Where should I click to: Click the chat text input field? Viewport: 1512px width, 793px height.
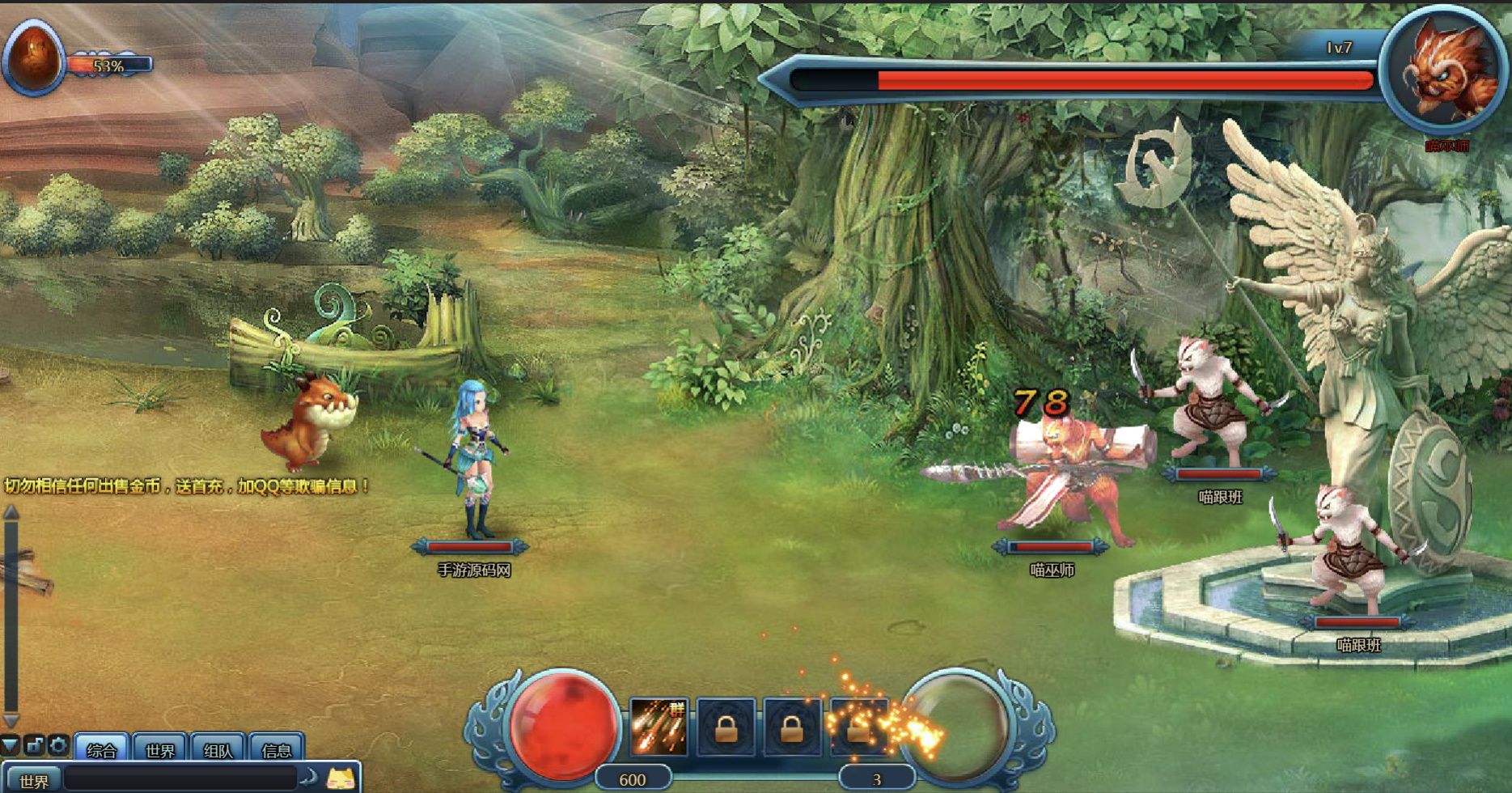(180, 778)
